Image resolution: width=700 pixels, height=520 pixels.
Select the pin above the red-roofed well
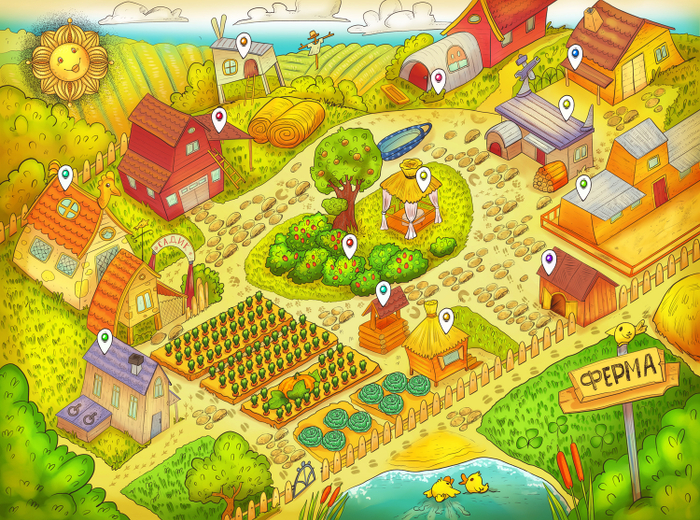383,293
